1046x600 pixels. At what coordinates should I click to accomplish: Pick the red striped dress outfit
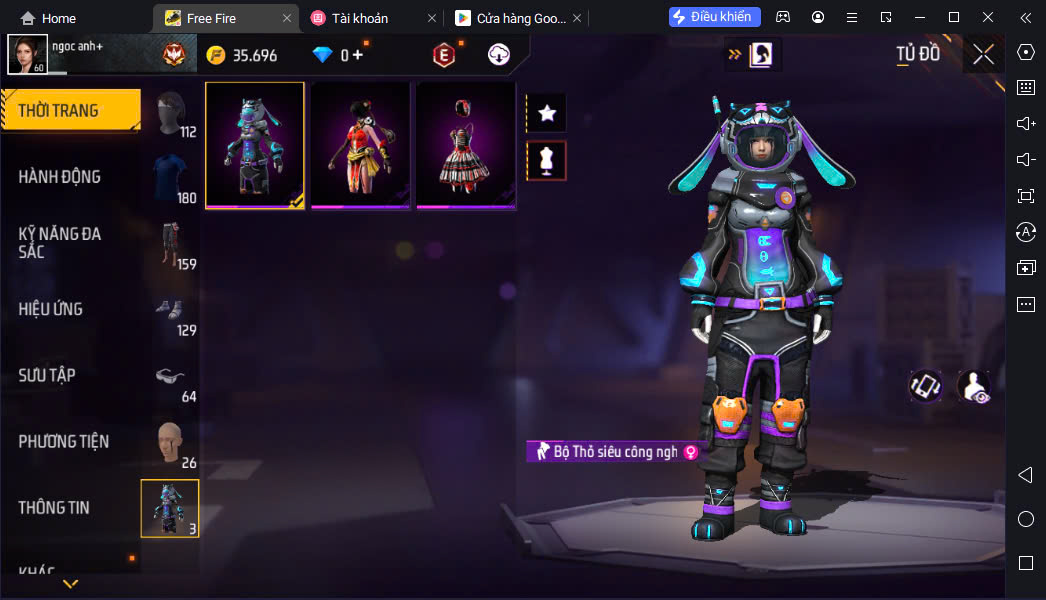pos(466,145)
